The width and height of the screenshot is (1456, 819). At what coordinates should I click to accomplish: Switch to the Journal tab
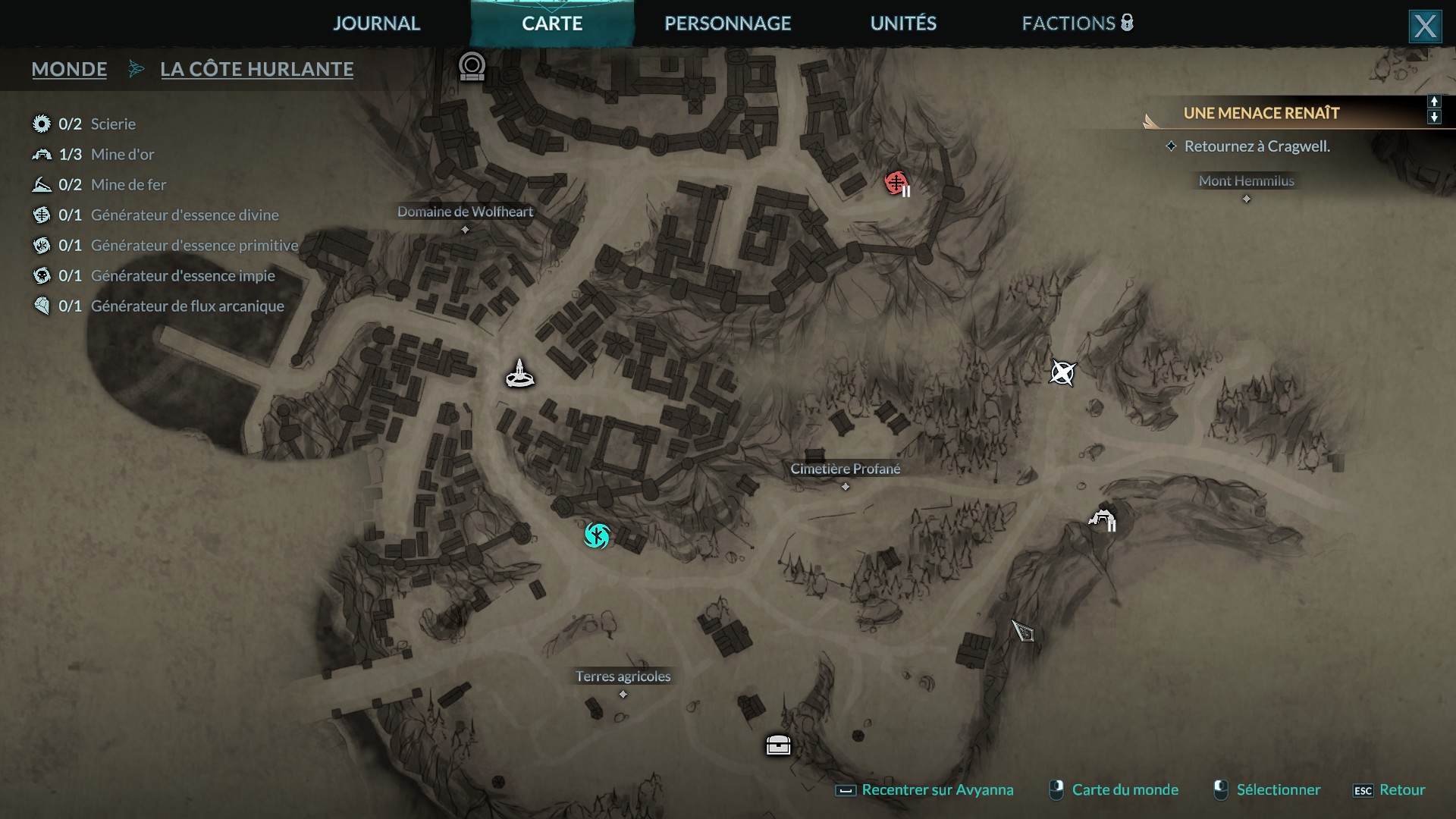coord(376,24)
